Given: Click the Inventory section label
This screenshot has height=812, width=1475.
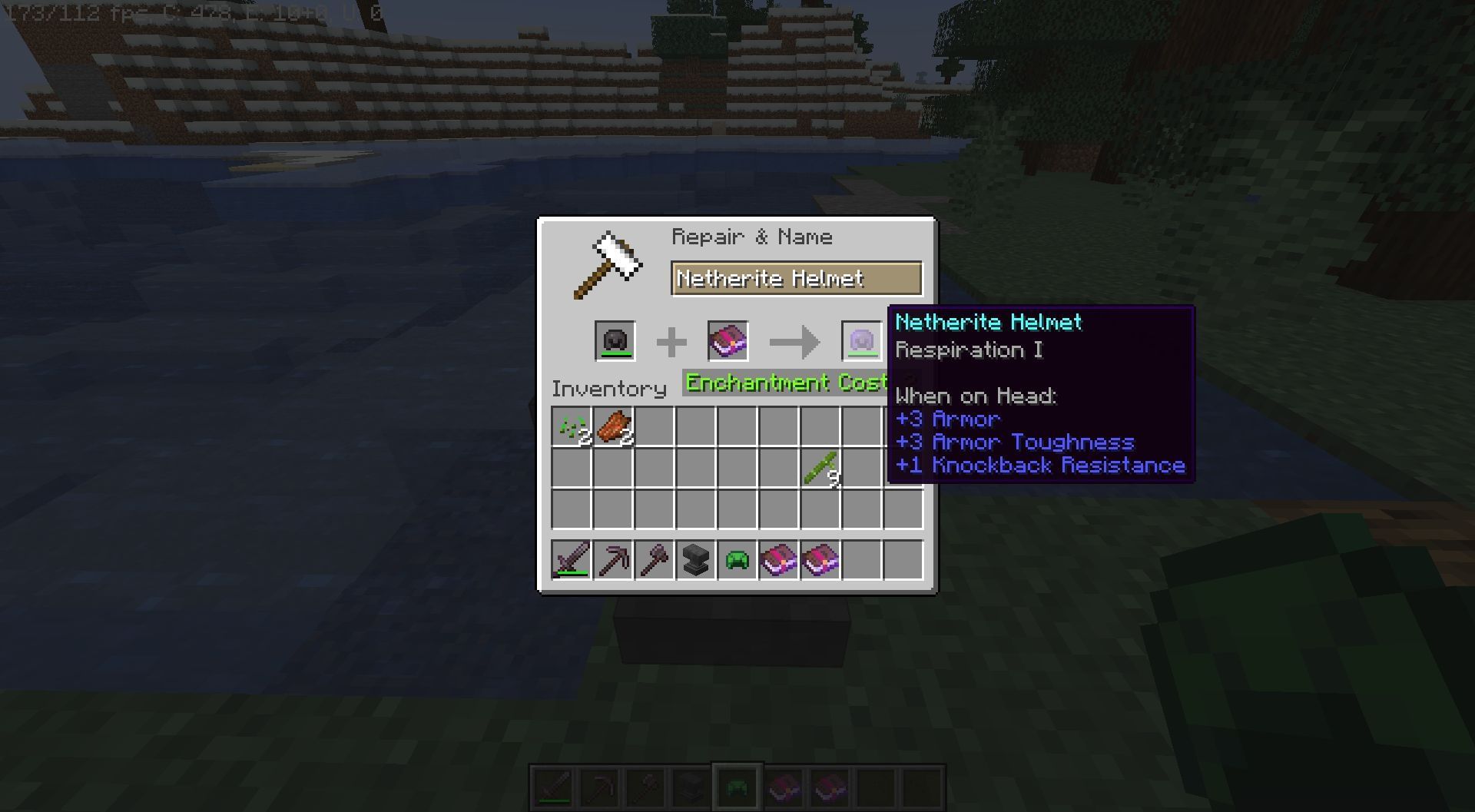Looking at the screenshot, I should [x=609, y=389].
